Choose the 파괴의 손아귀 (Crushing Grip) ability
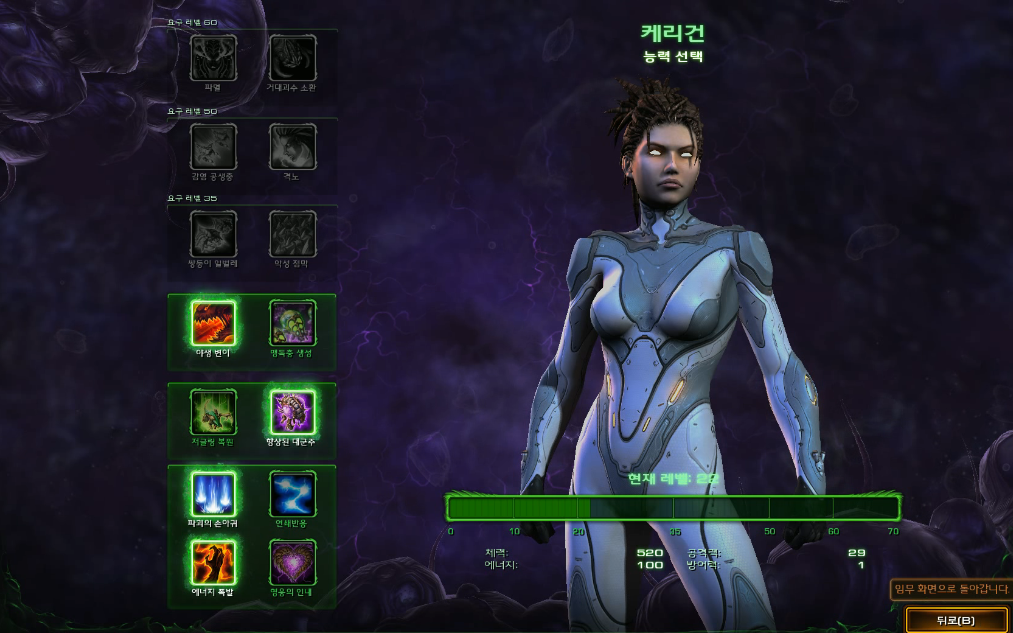Viewport: 1013px width, 633px height. click(213, 494)
